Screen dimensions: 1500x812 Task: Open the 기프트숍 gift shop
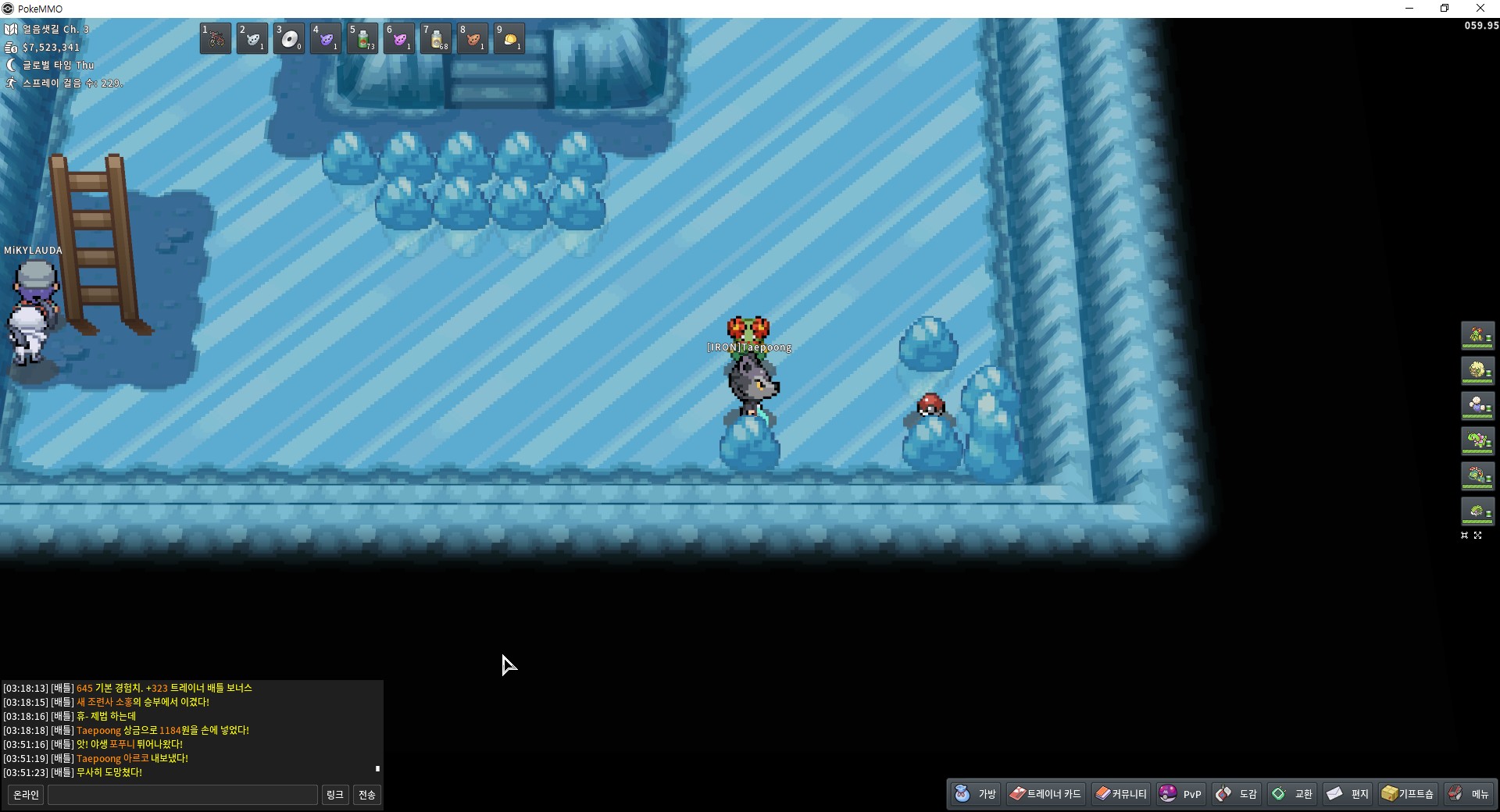point(1407,794)
